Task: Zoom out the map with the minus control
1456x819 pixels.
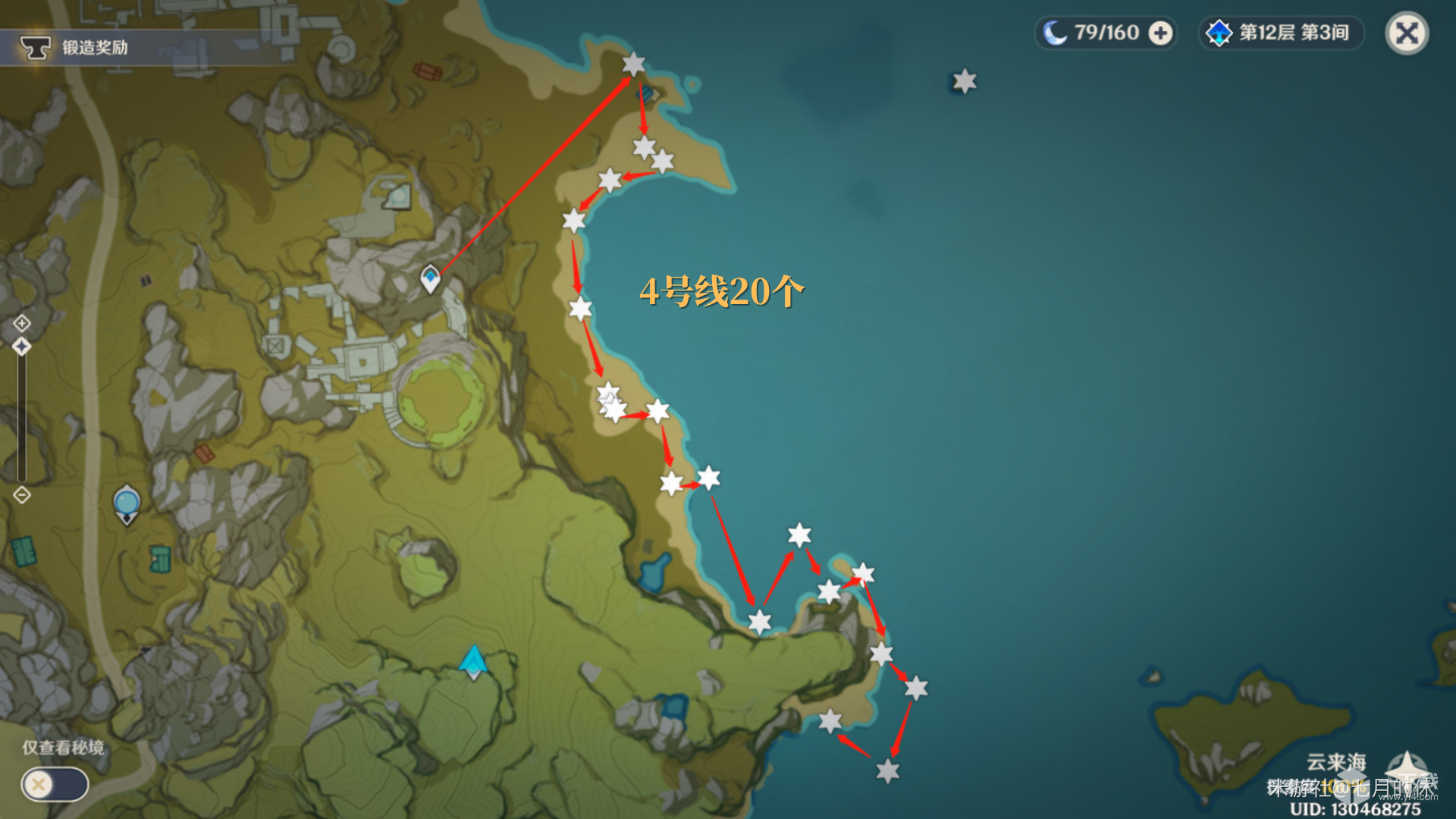Action: (22, 495)
